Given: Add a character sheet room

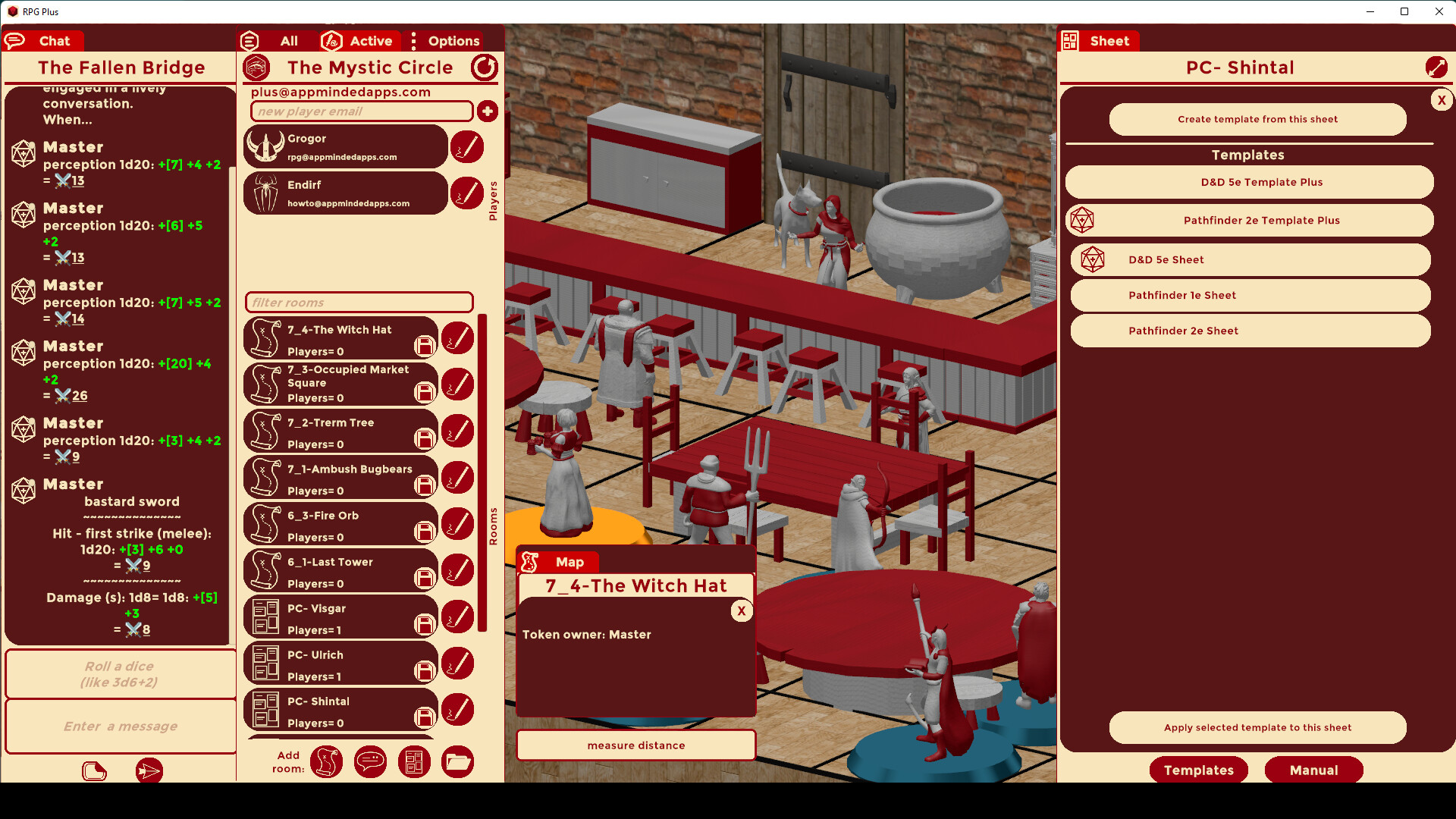Looking at the screenshot, I should [x=414, y=761].
